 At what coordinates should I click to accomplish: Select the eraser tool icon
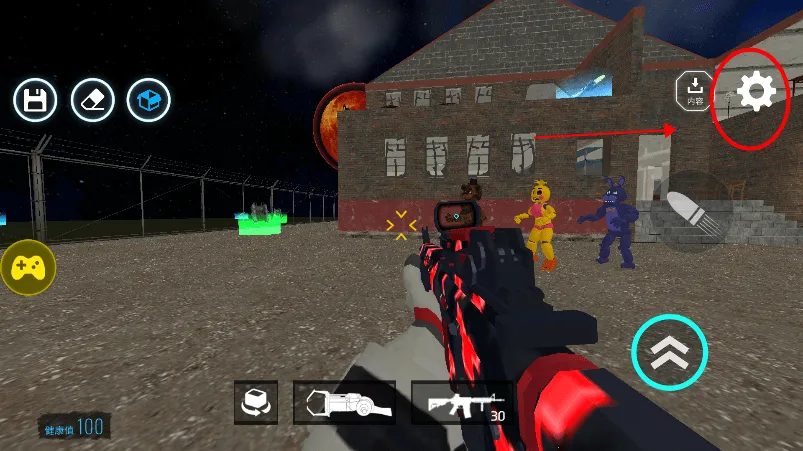(92, 100)
